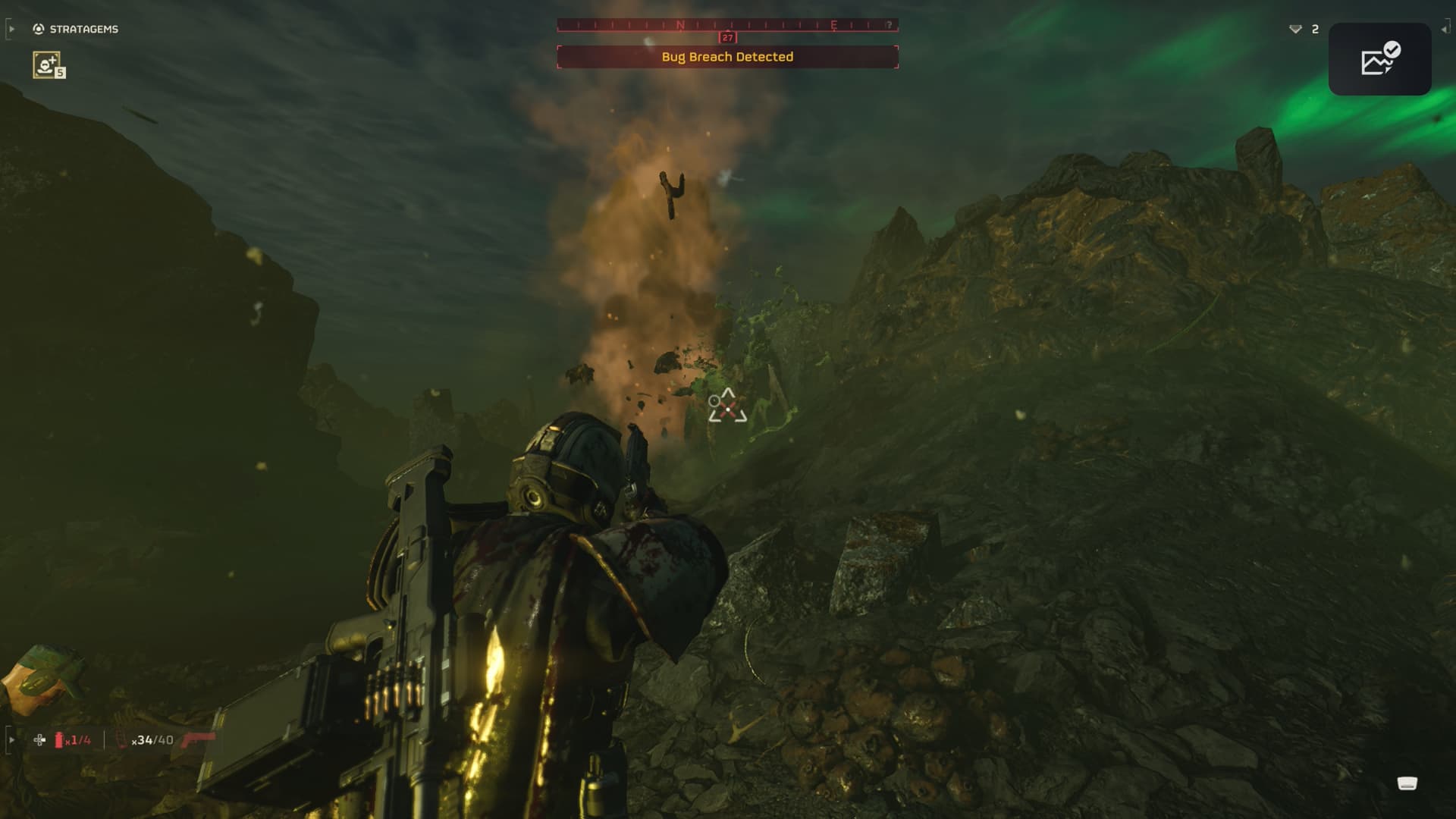Open the screenshot saved notification
This screenshot has width=1456, height=819.
pyautogui.click(x=1379, y=59)
